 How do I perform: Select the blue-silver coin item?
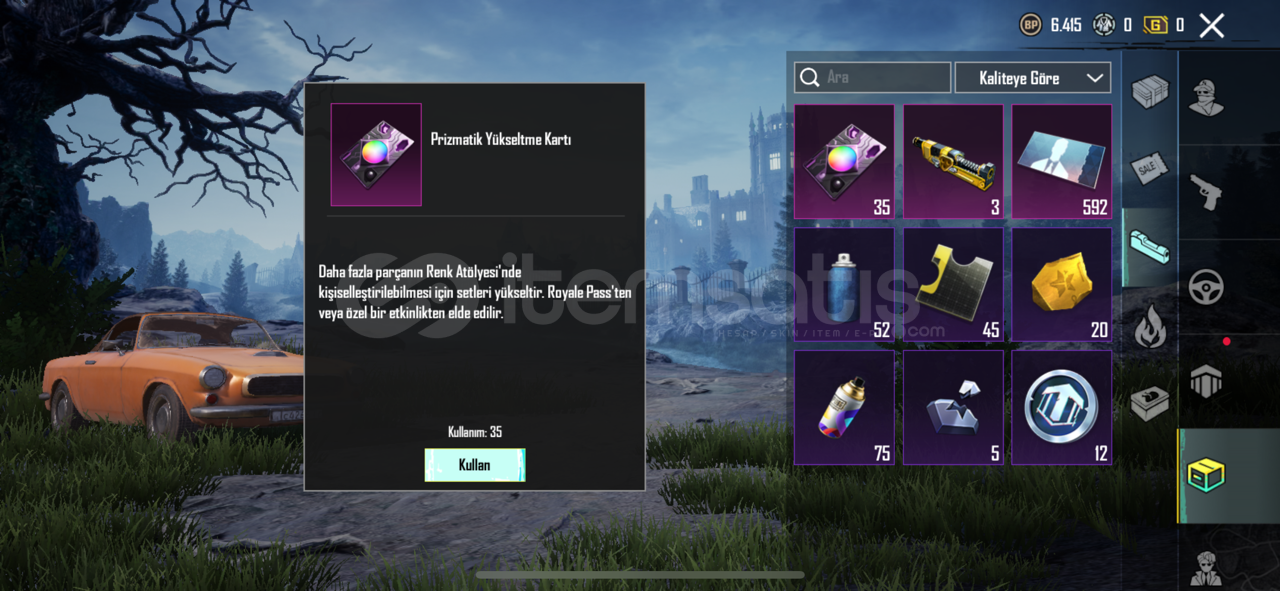click(1061, 407)
